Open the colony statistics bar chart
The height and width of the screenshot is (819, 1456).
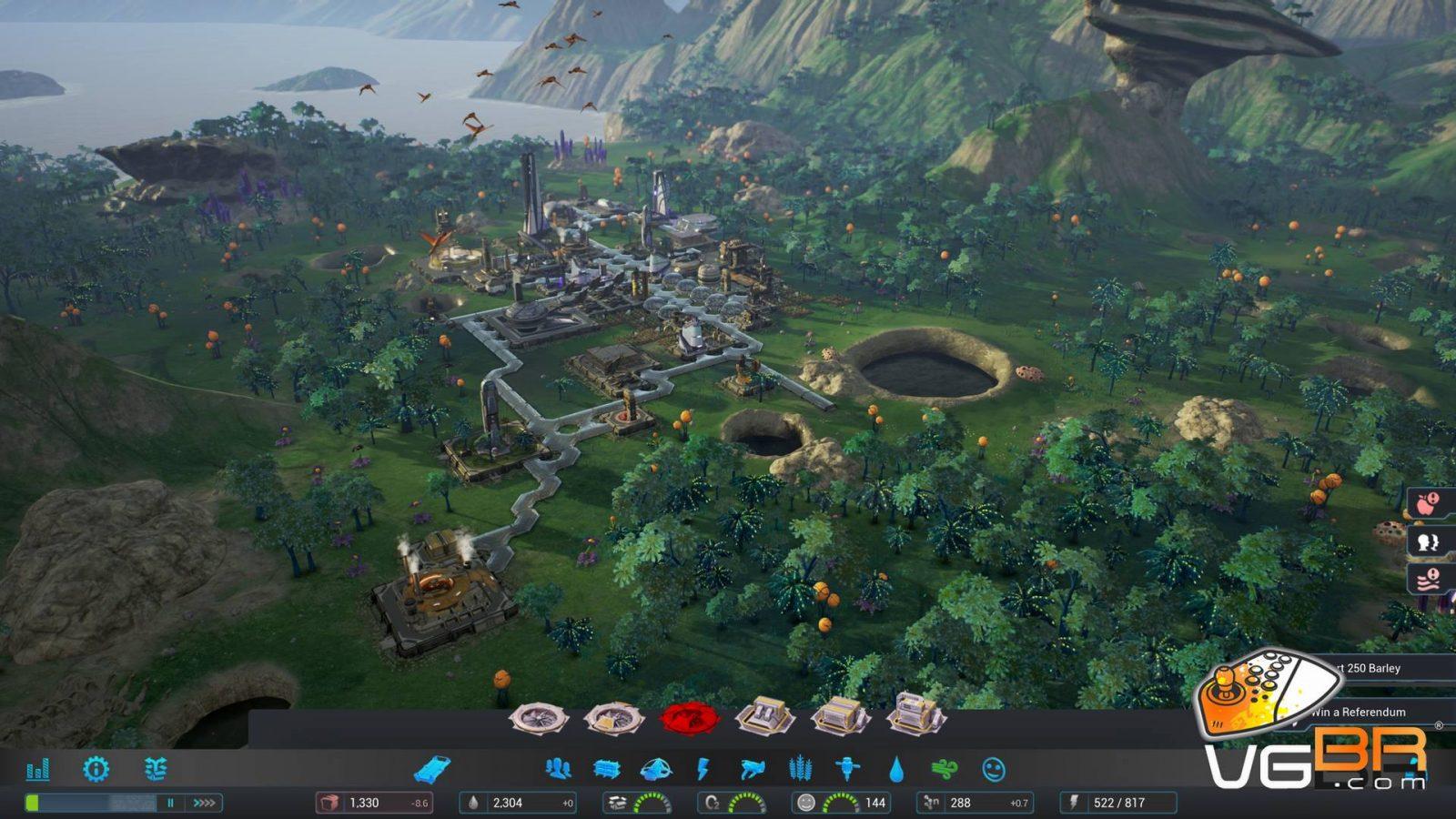[x=37, y=770]
